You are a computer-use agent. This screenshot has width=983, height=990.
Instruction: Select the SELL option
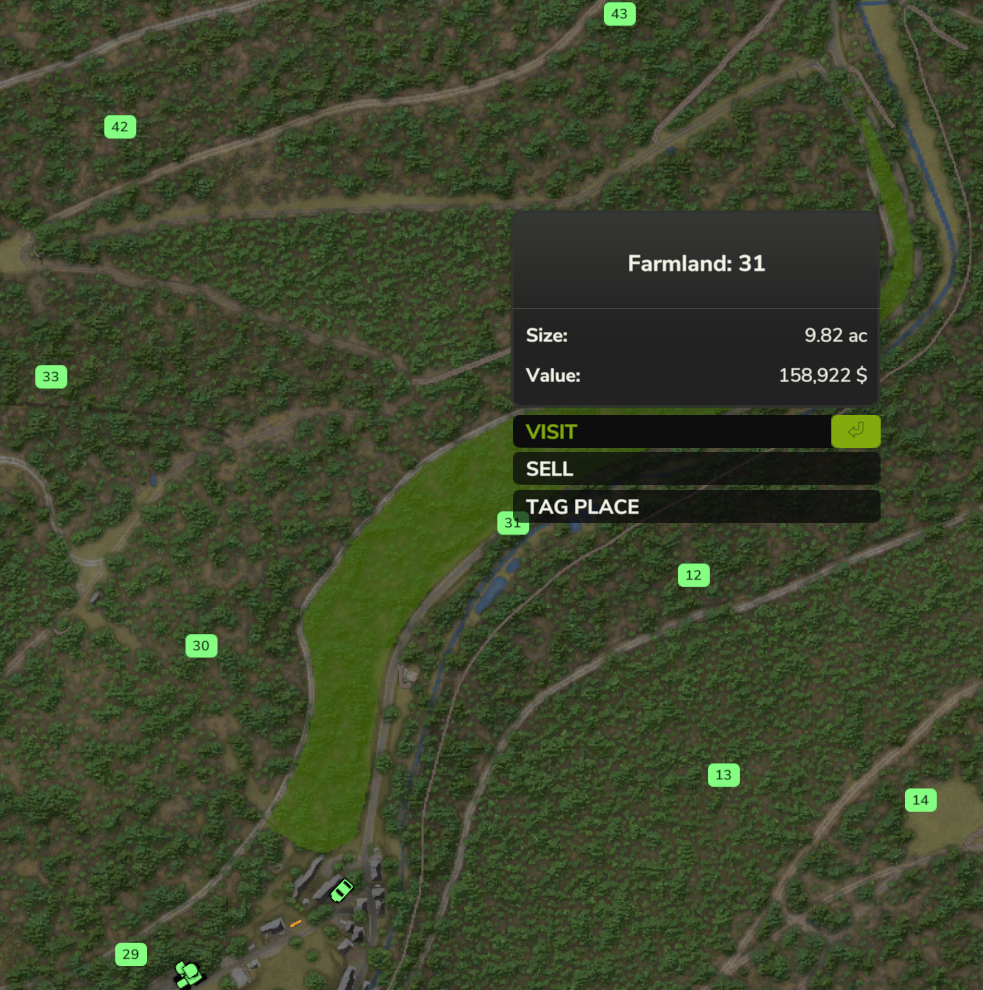[696, 469]
